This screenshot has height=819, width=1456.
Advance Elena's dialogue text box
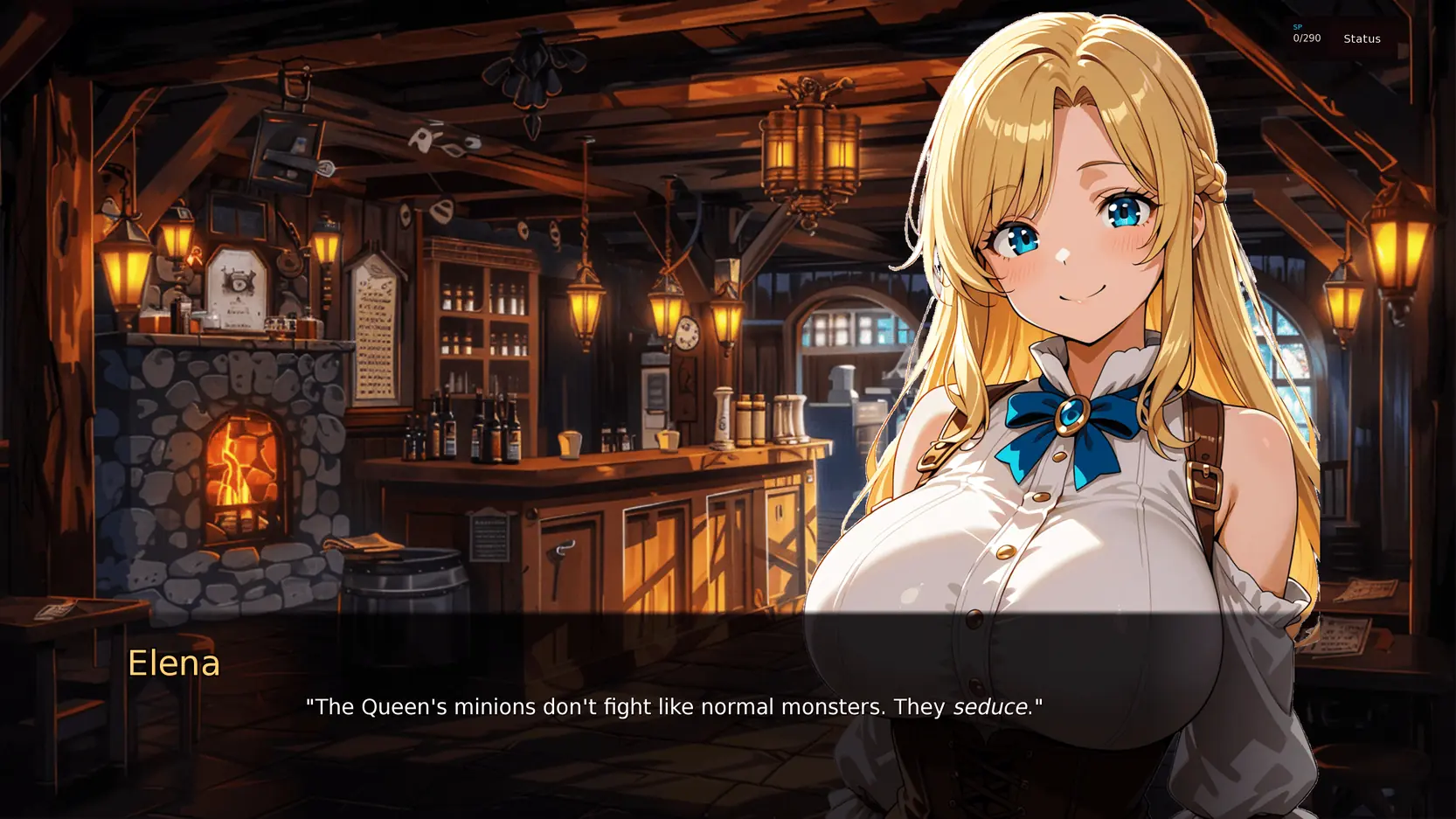pyautogui.click(x=673, y=707)
